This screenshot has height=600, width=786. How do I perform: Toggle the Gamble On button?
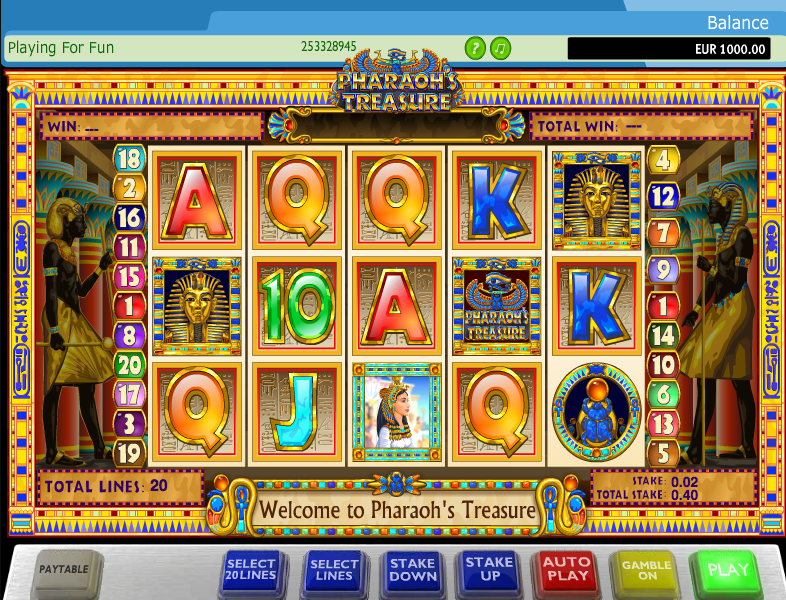pos(646,570)
